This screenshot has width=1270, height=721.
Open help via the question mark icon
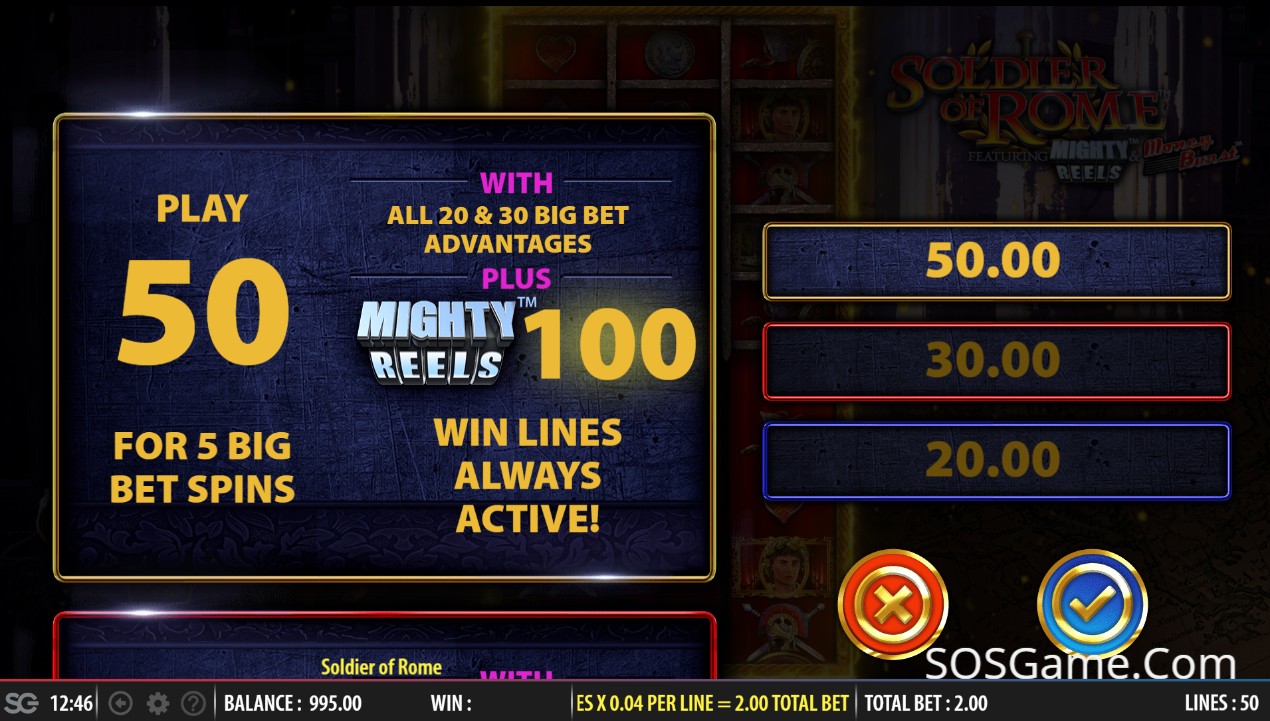pos(193,703)
